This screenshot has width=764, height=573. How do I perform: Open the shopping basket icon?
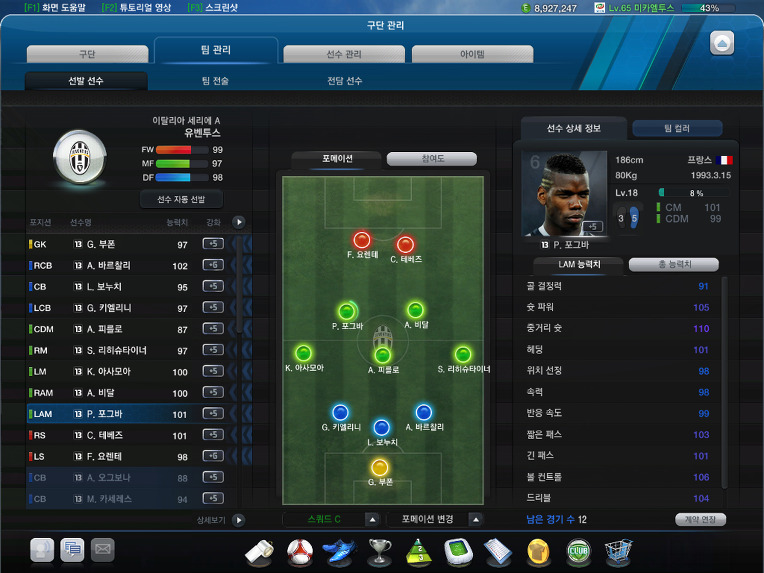(x=615, y=550)
